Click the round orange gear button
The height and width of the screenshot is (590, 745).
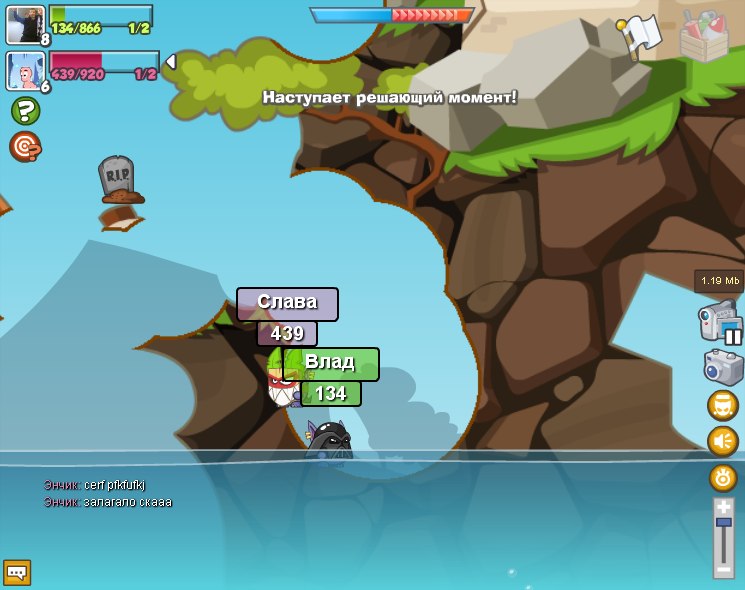point(723,477)
